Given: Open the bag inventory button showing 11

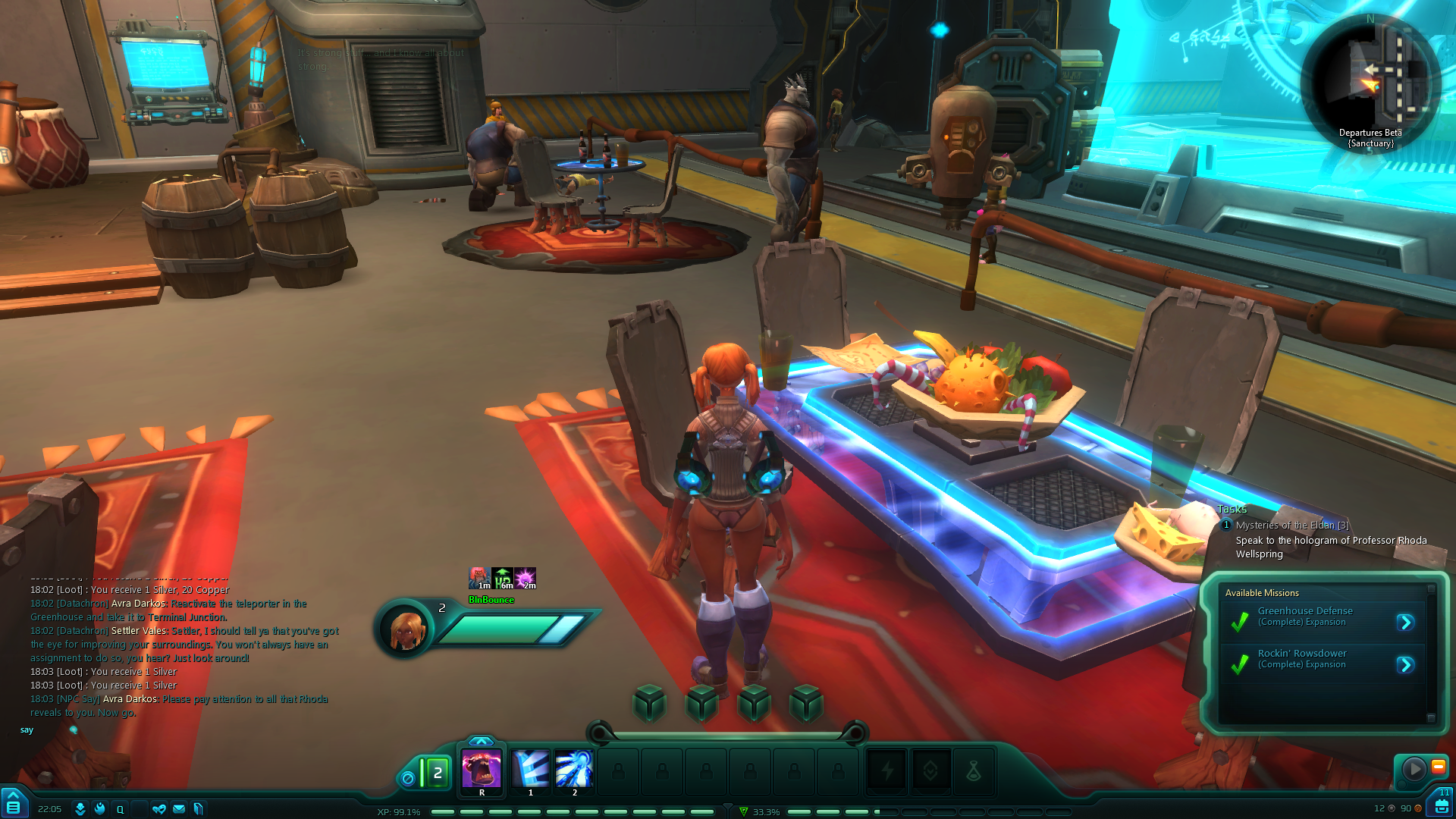Looking at the screenshot, I should coord(1441,804).
